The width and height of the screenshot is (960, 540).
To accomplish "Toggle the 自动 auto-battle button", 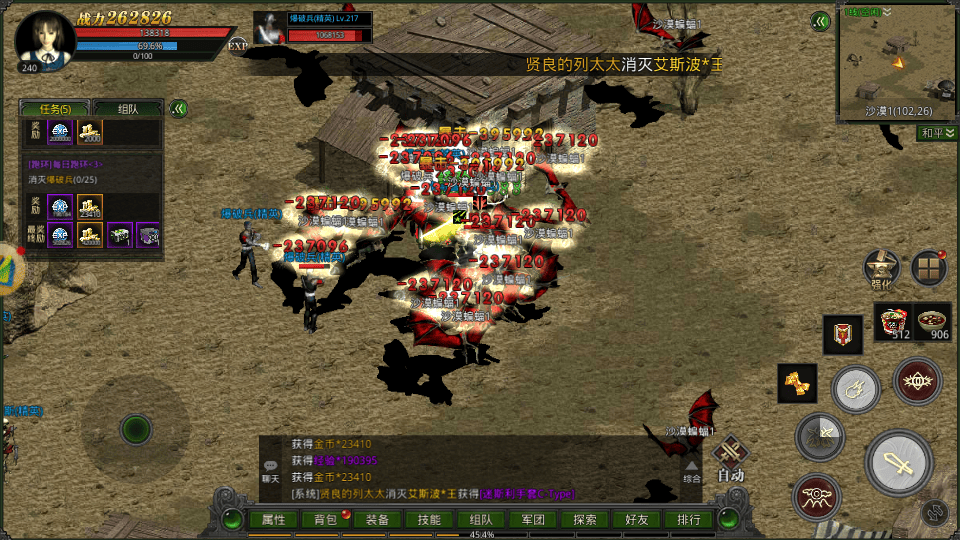I will (x=731, y=461).
